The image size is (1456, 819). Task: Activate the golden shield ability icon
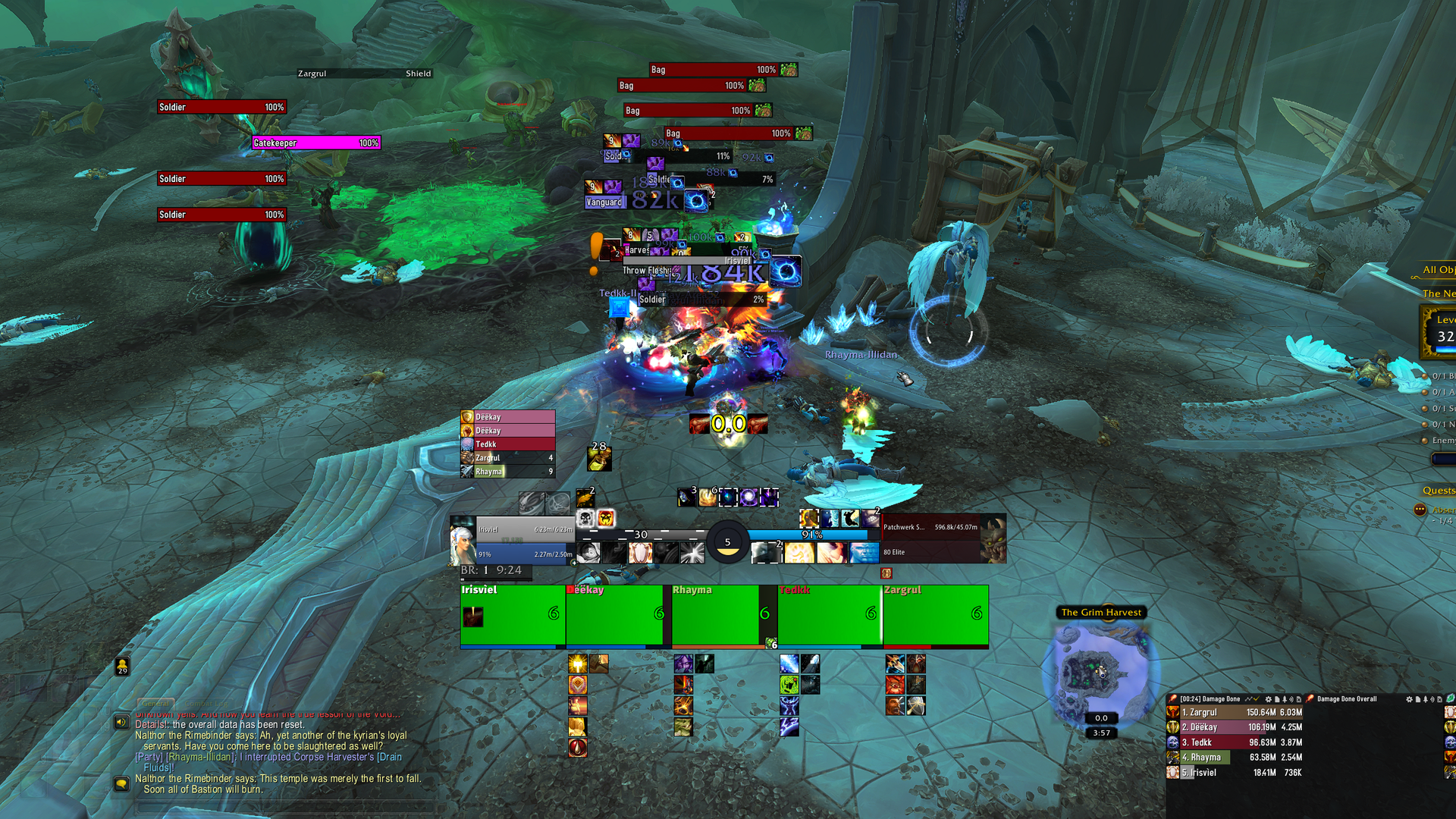(x=578, y=685)
